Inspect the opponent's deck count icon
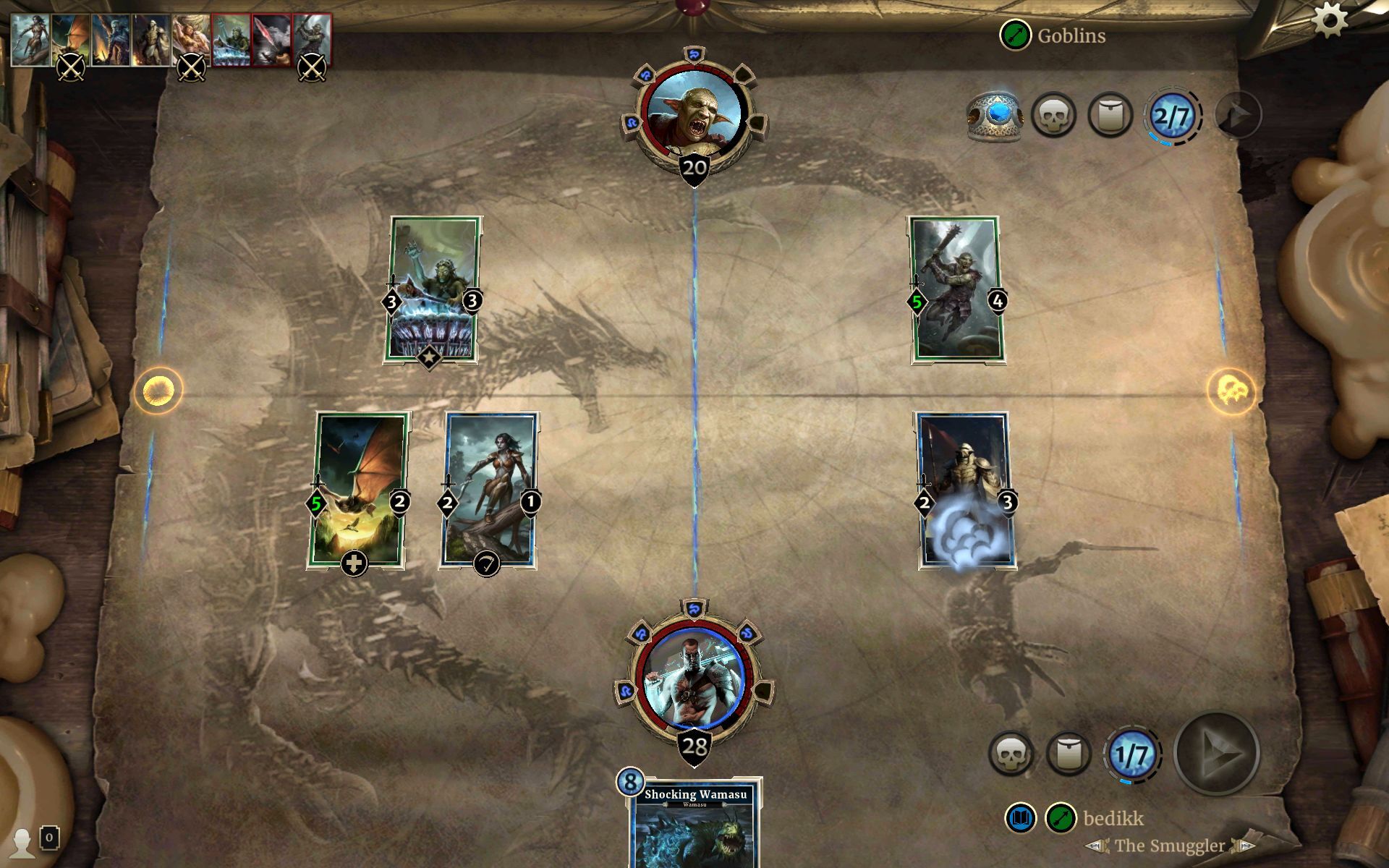Image resolution: width=1389 pixels, height=868 pixels. pyautogui.click(x=1112, y=116)
